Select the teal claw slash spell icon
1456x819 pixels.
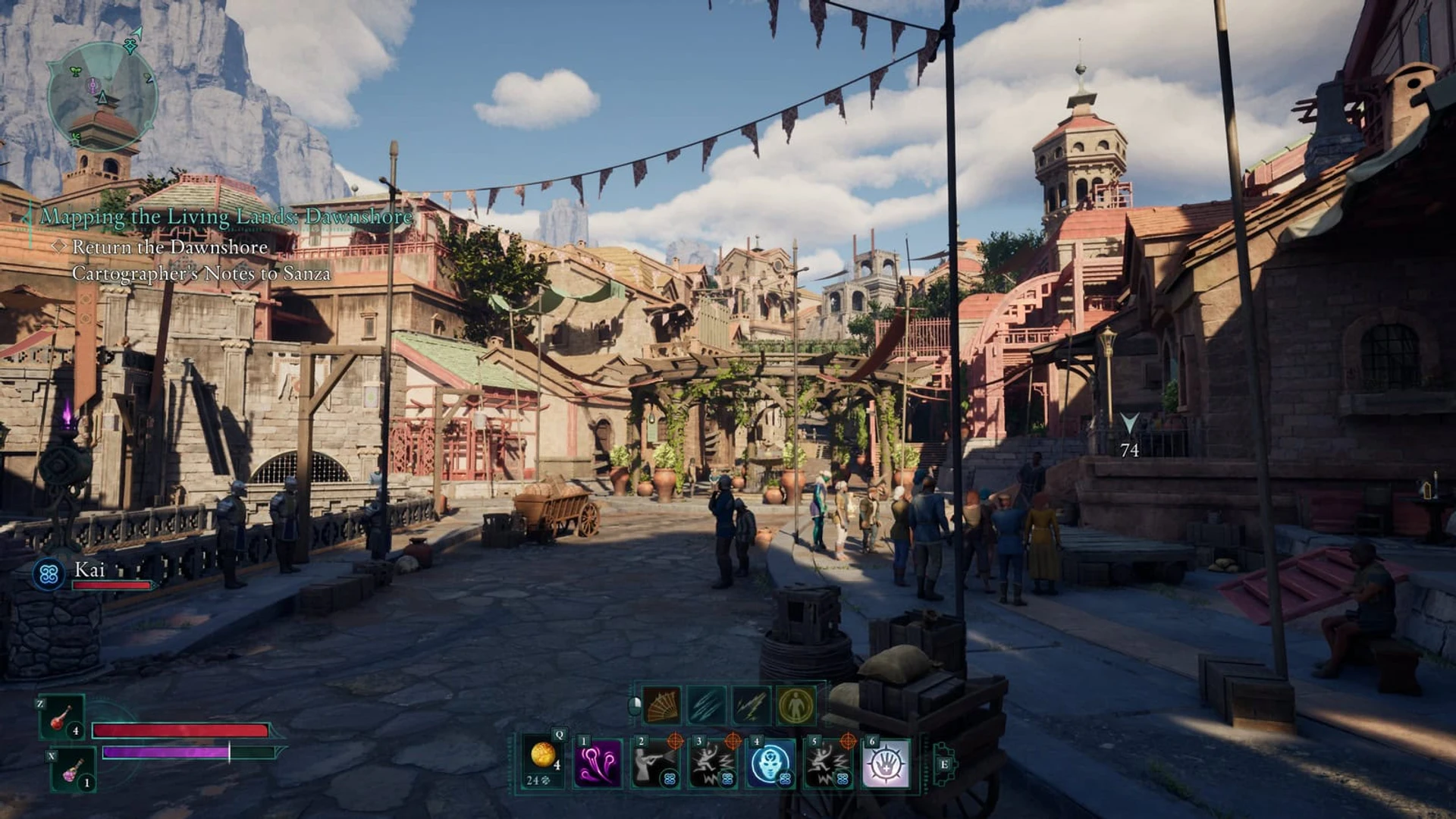click(707, 706)
